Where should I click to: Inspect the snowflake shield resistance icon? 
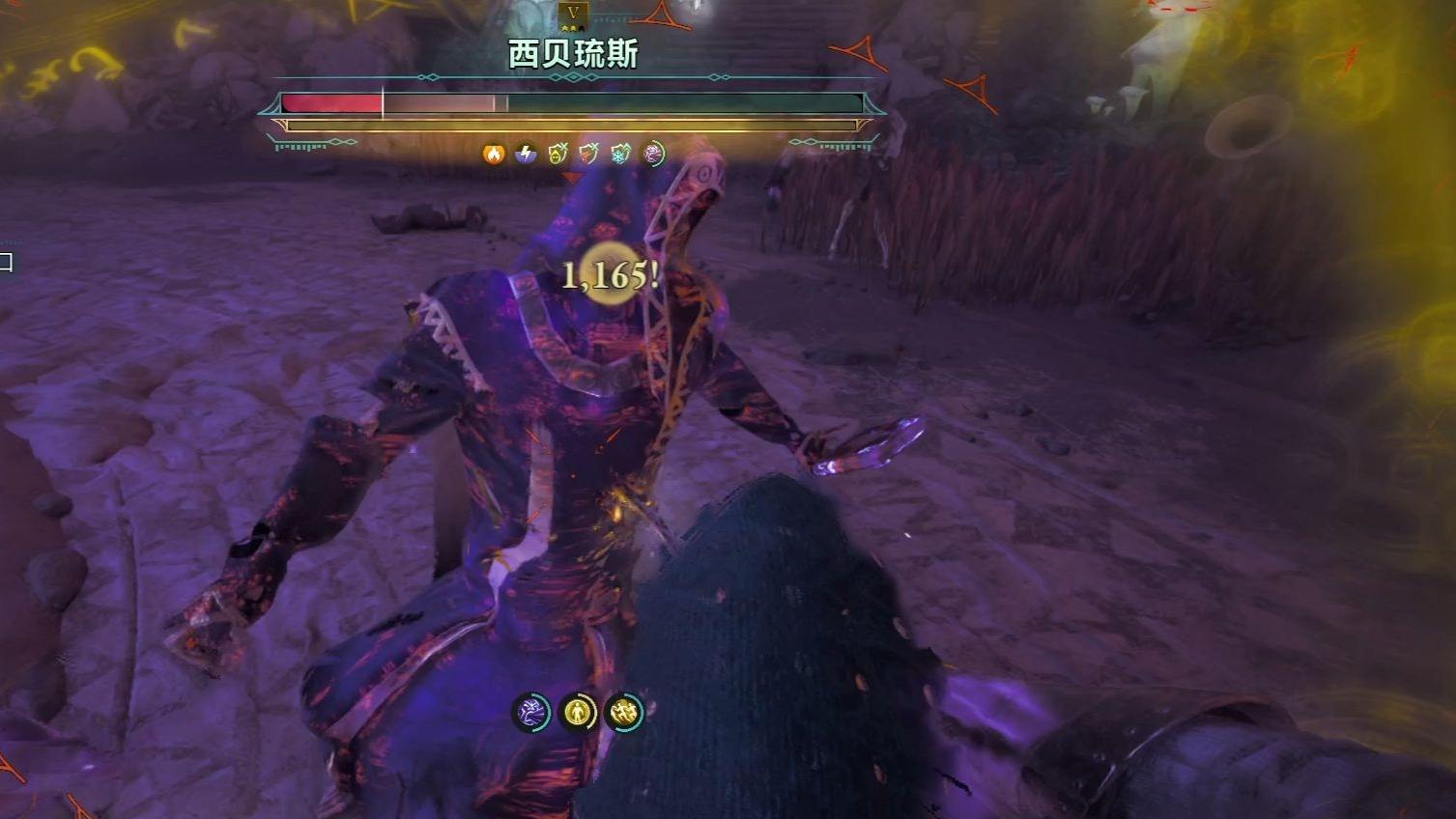[620, 153]
